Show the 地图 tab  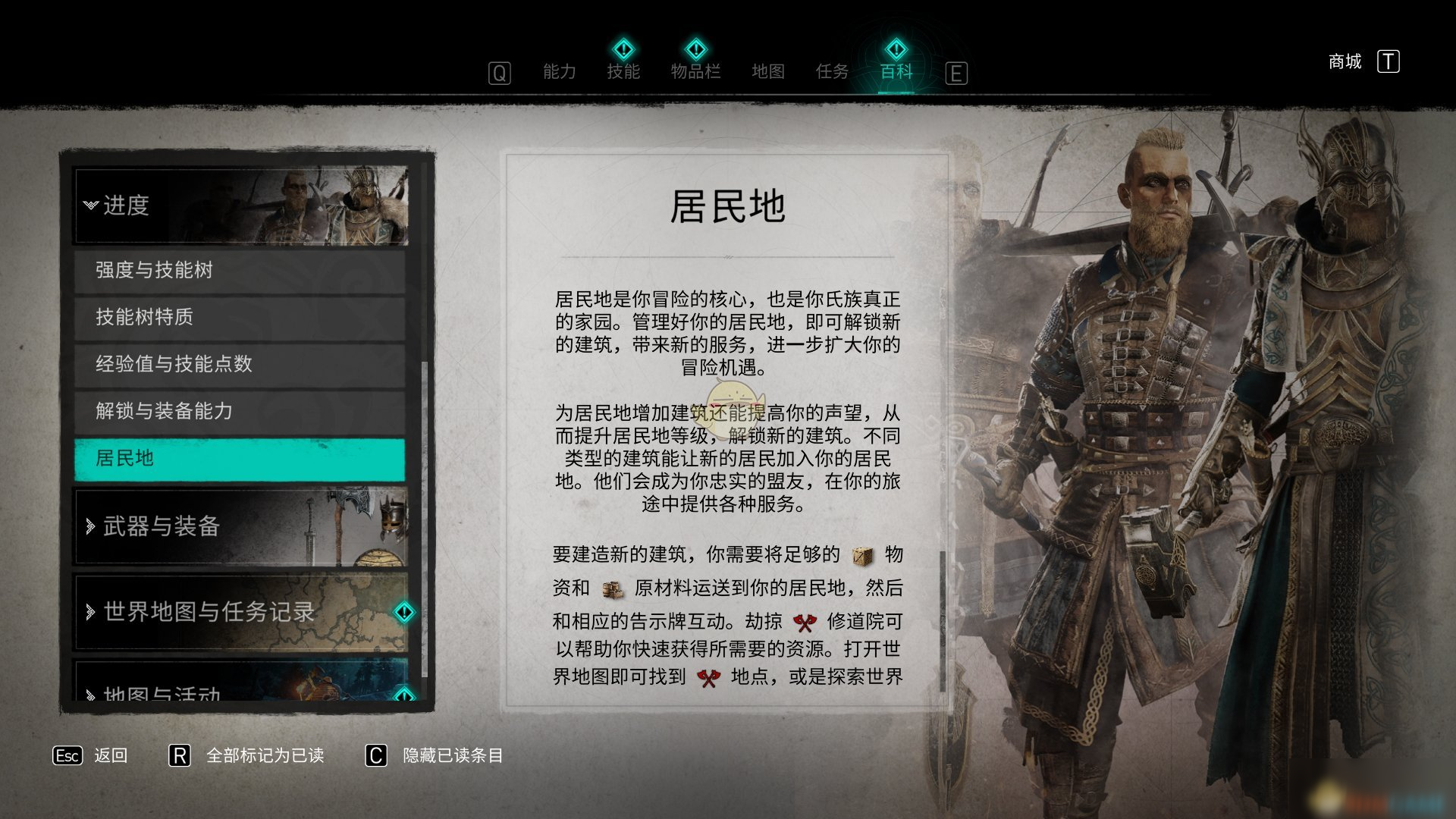(767, 72)
